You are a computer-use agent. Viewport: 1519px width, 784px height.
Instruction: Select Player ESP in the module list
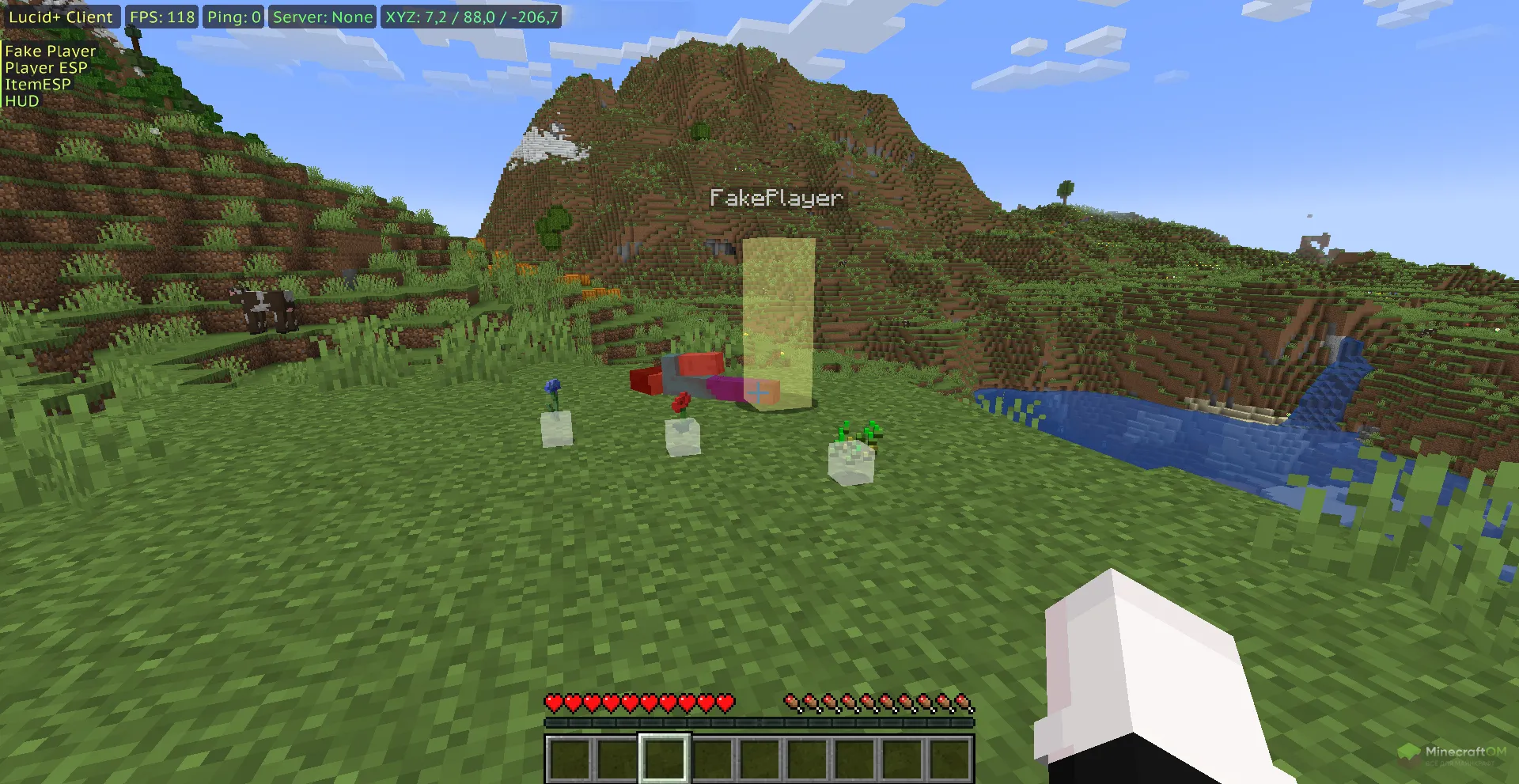(x=46, y=68)
